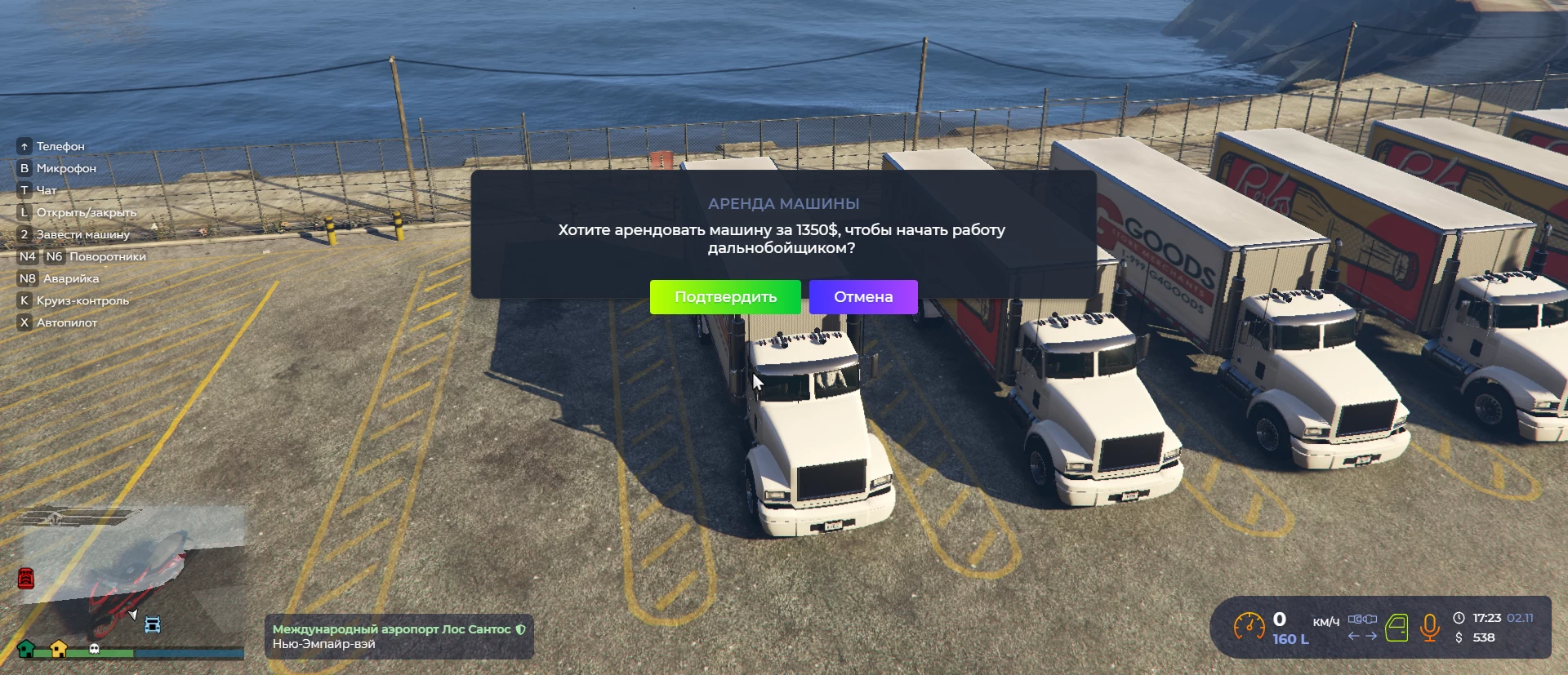Decline the rental with Отмена

[863, 297]
